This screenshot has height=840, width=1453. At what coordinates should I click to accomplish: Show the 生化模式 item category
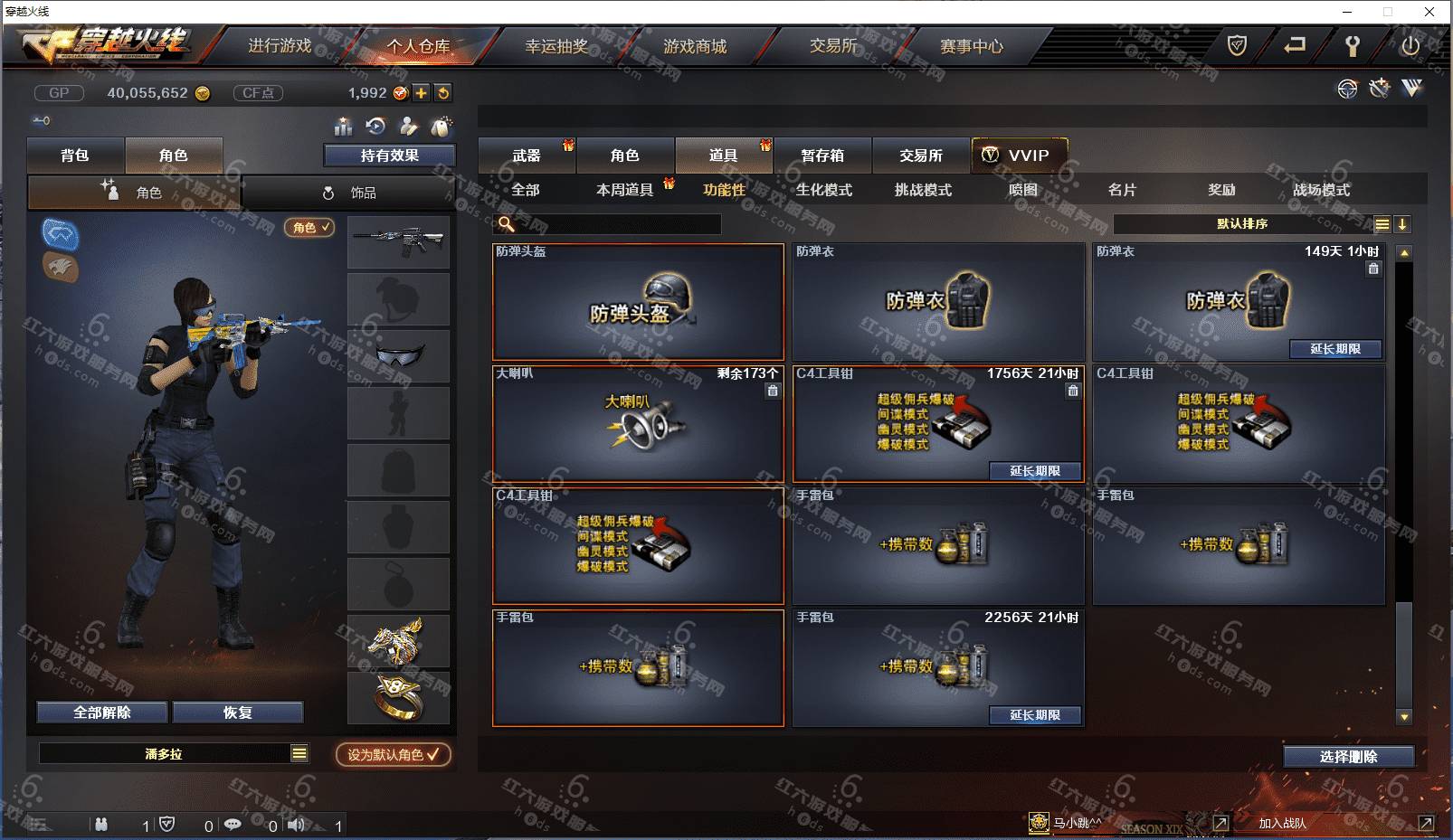pyautogui.click(x=823, y=190)
